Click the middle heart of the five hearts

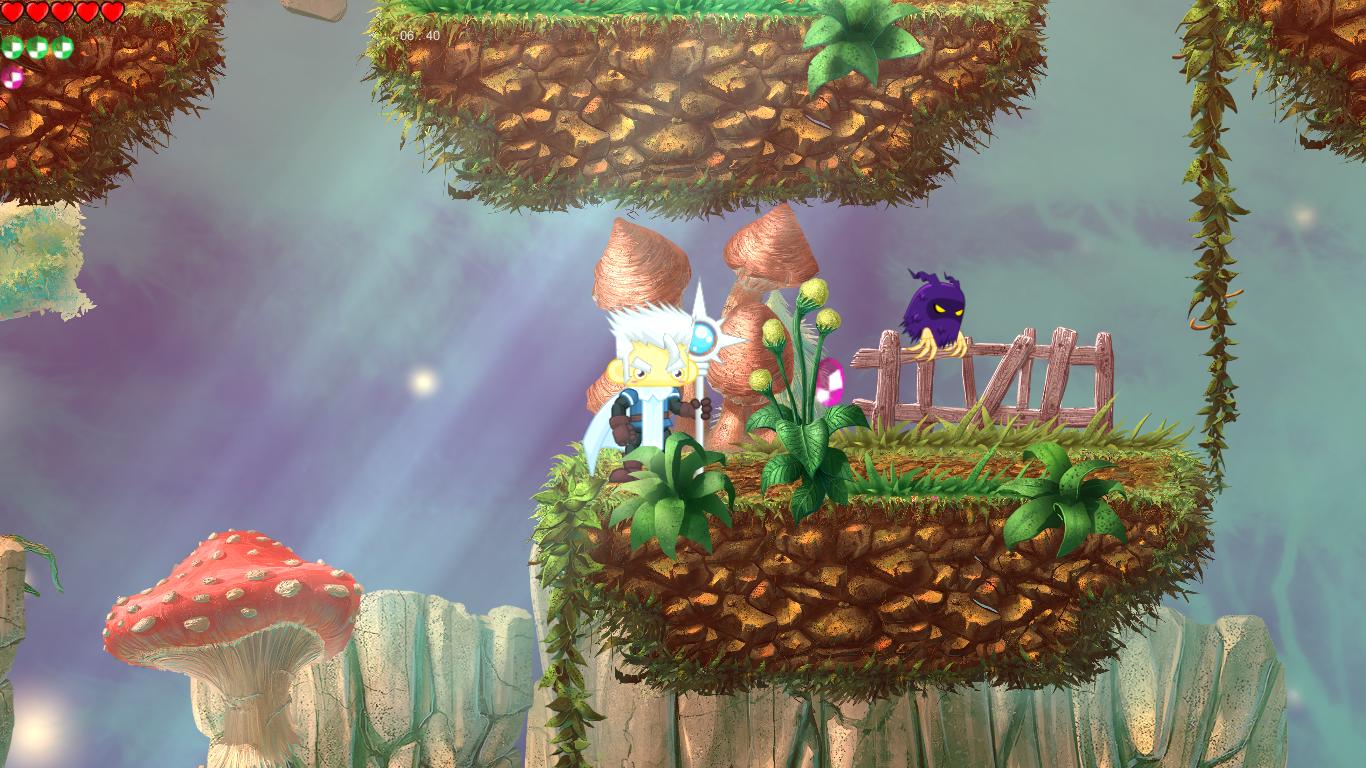tap(62, 10)
